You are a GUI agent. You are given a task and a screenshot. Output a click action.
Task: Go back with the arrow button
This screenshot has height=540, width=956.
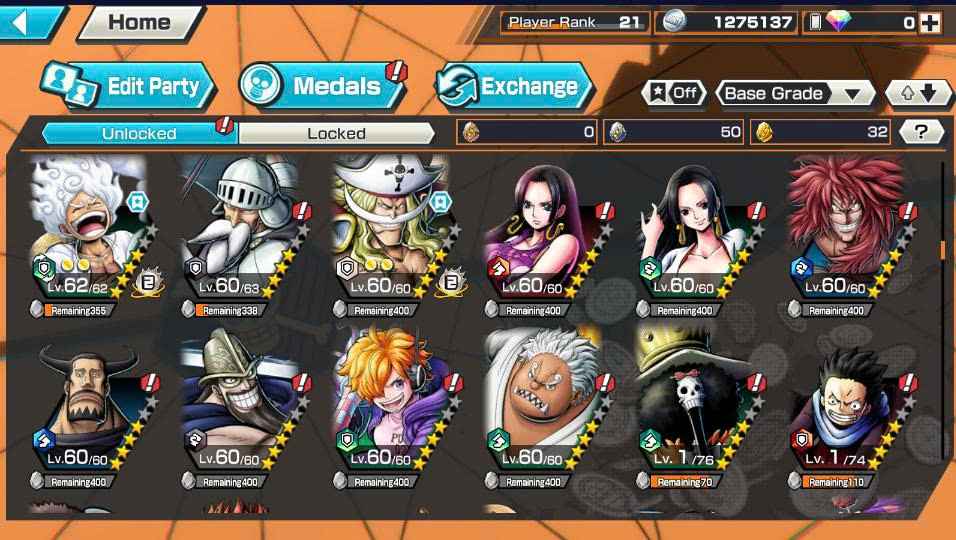coord(30,21)
